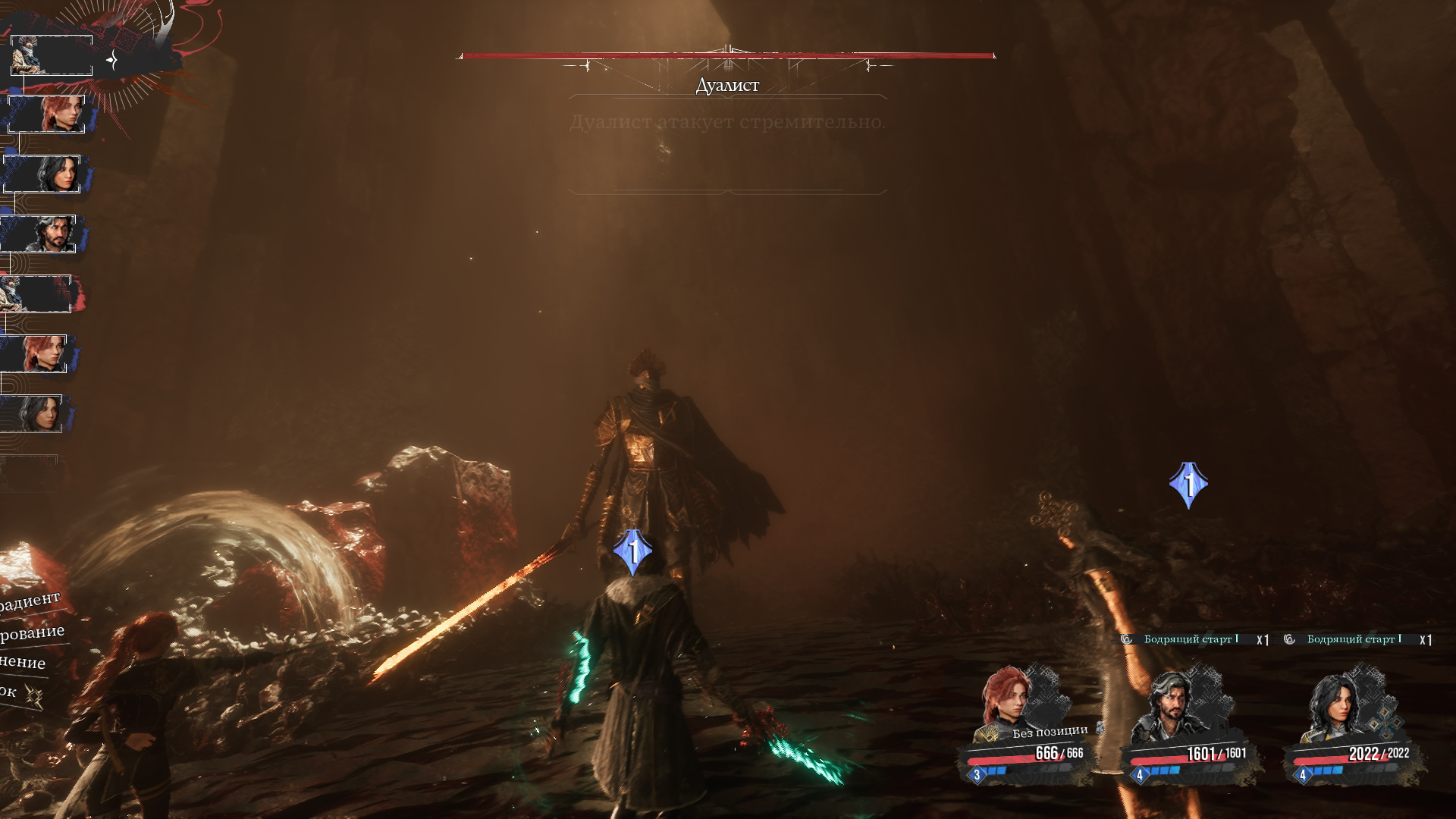Pick the bearded party portrait with 1601 HP

pyautogui.click(x=1170, y=707)
